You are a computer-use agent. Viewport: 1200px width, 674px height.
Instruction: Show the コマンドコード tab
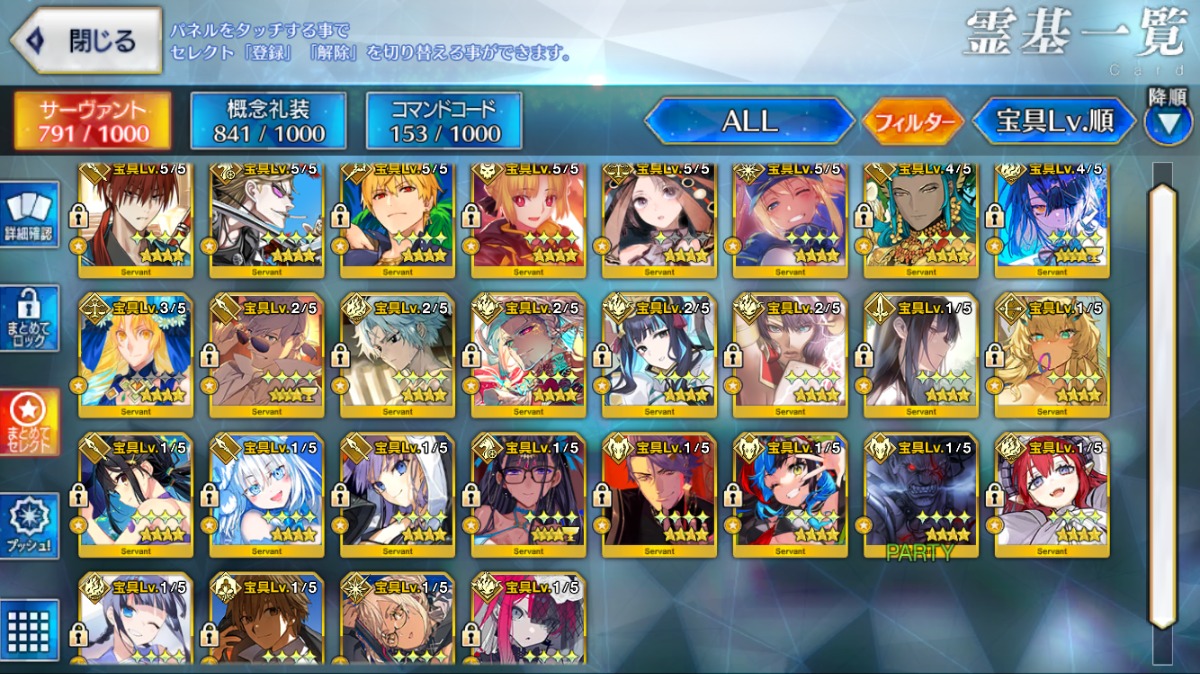(444, 121)
